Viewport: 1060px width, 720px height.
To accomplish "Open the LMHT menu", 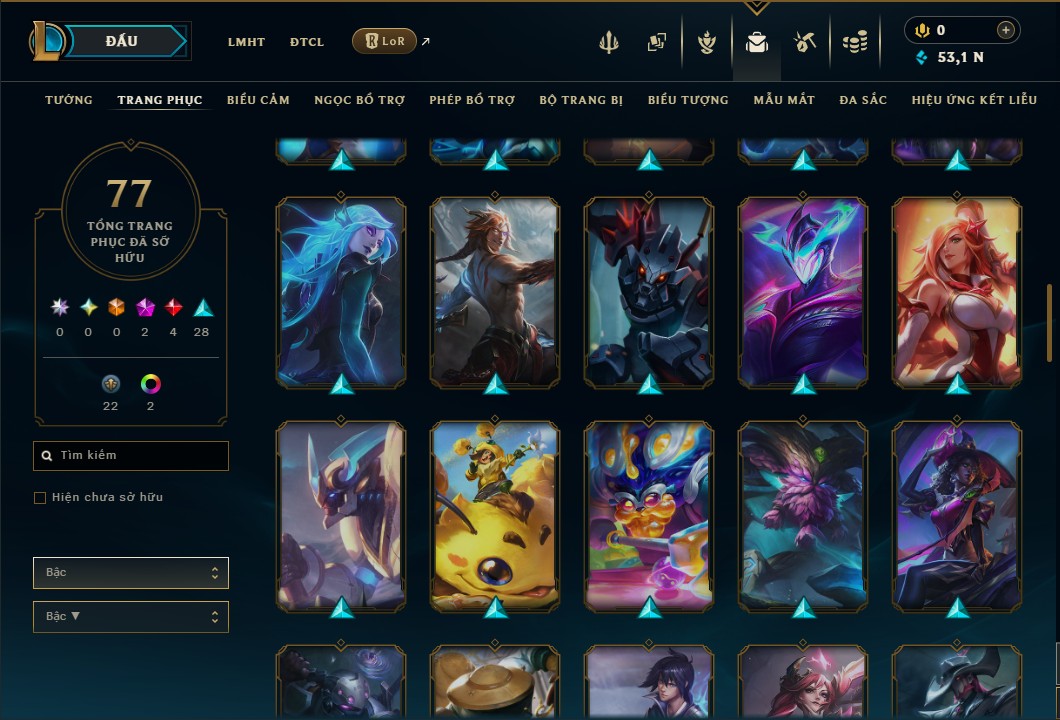I will pyautogui.click(x=246, y=42).
